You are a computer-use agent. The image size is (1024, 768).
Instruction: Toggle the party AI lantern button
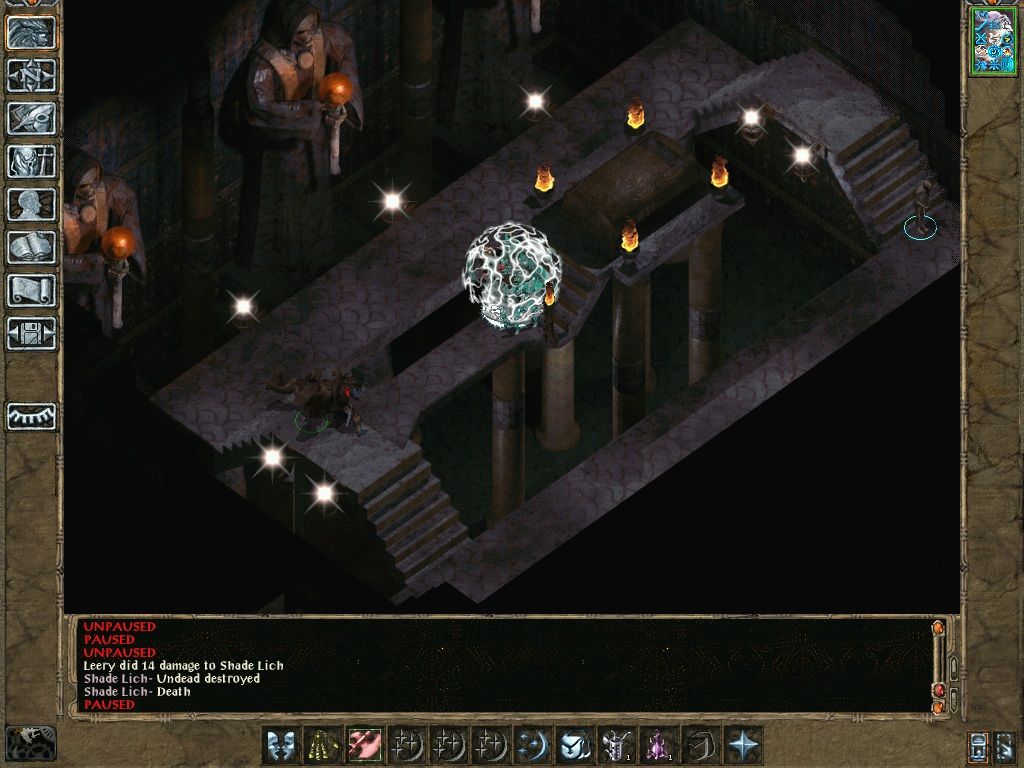pyautogui.click(x=978, y=745)
